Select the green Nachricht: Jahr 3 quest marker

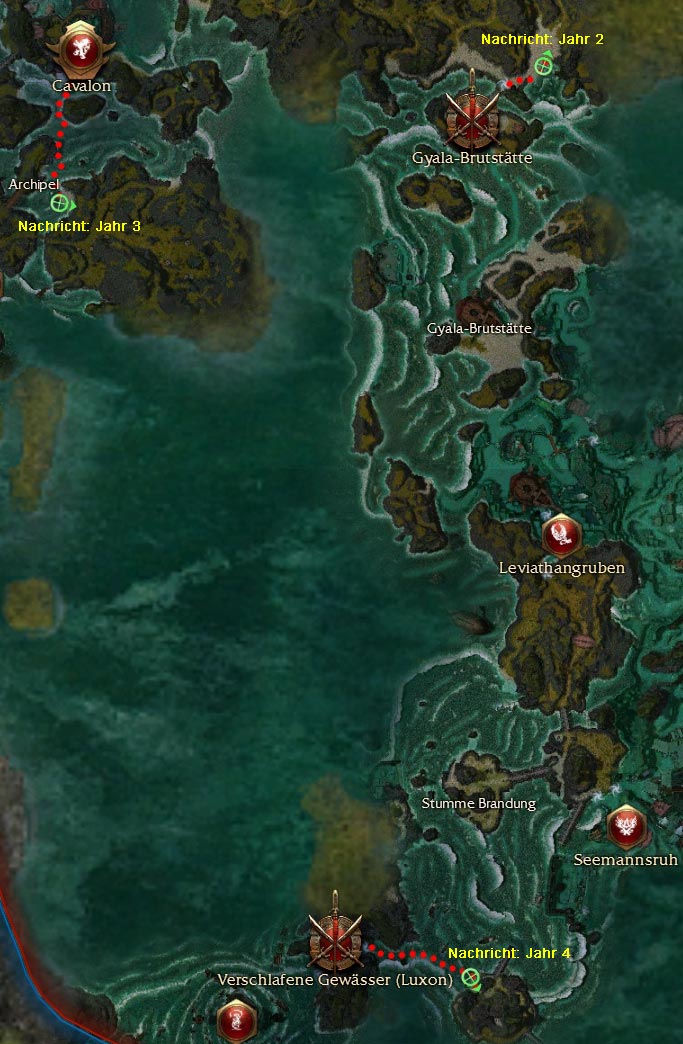(59, 203)
